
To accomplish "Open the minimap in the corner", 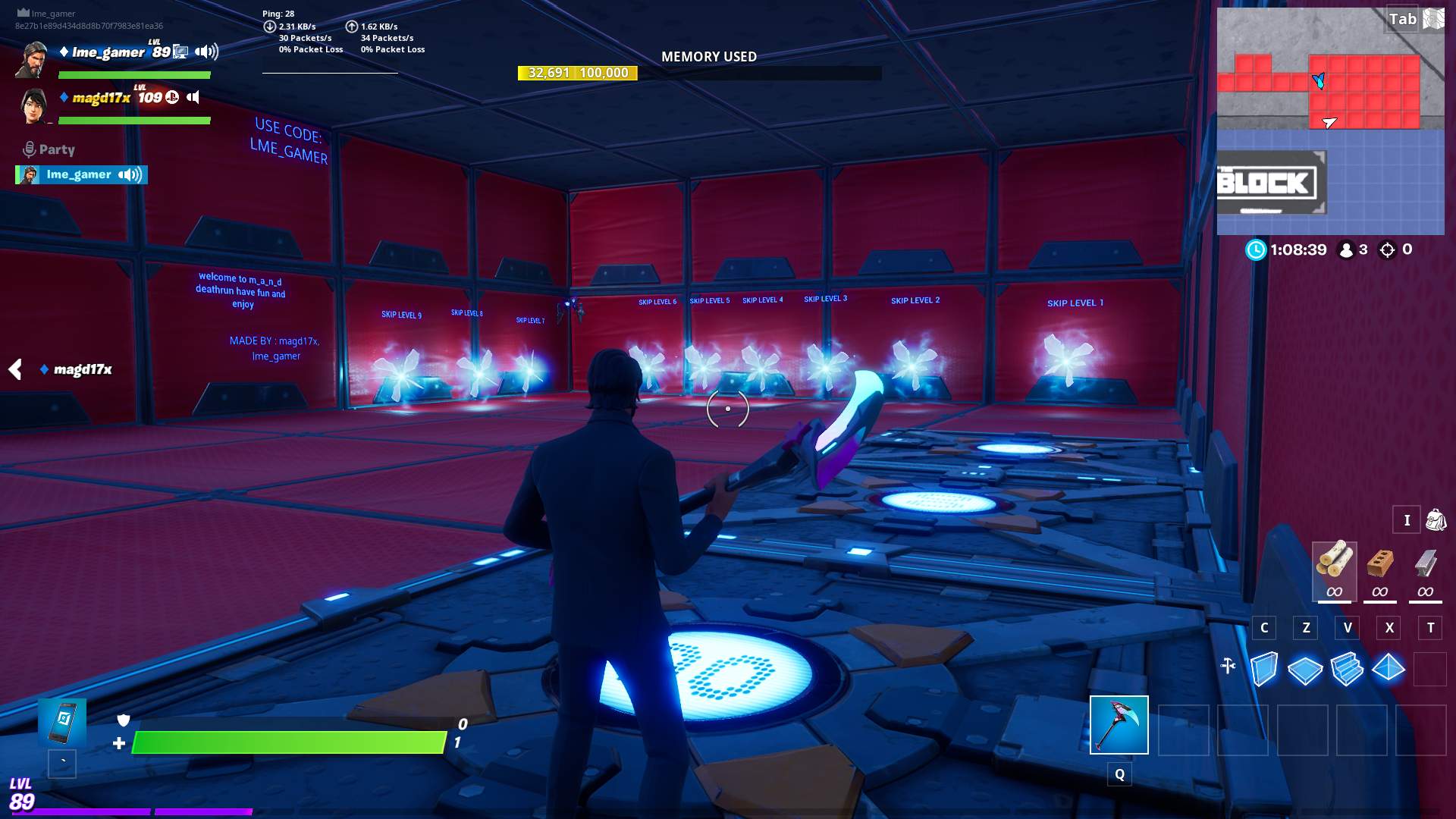I will click(1330, 121).
